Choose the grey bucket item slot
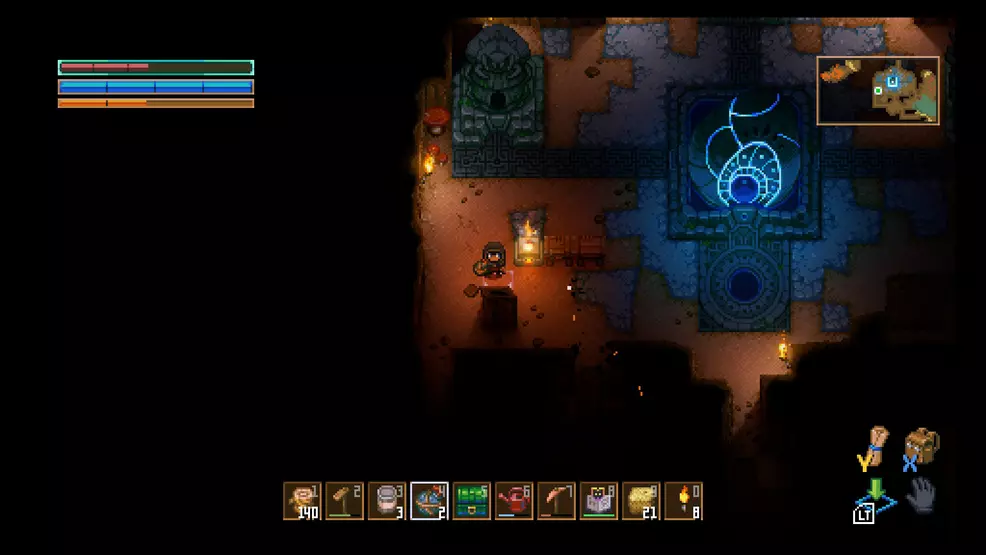This screenshot has width=986, height=555. [x=386, y=501]
